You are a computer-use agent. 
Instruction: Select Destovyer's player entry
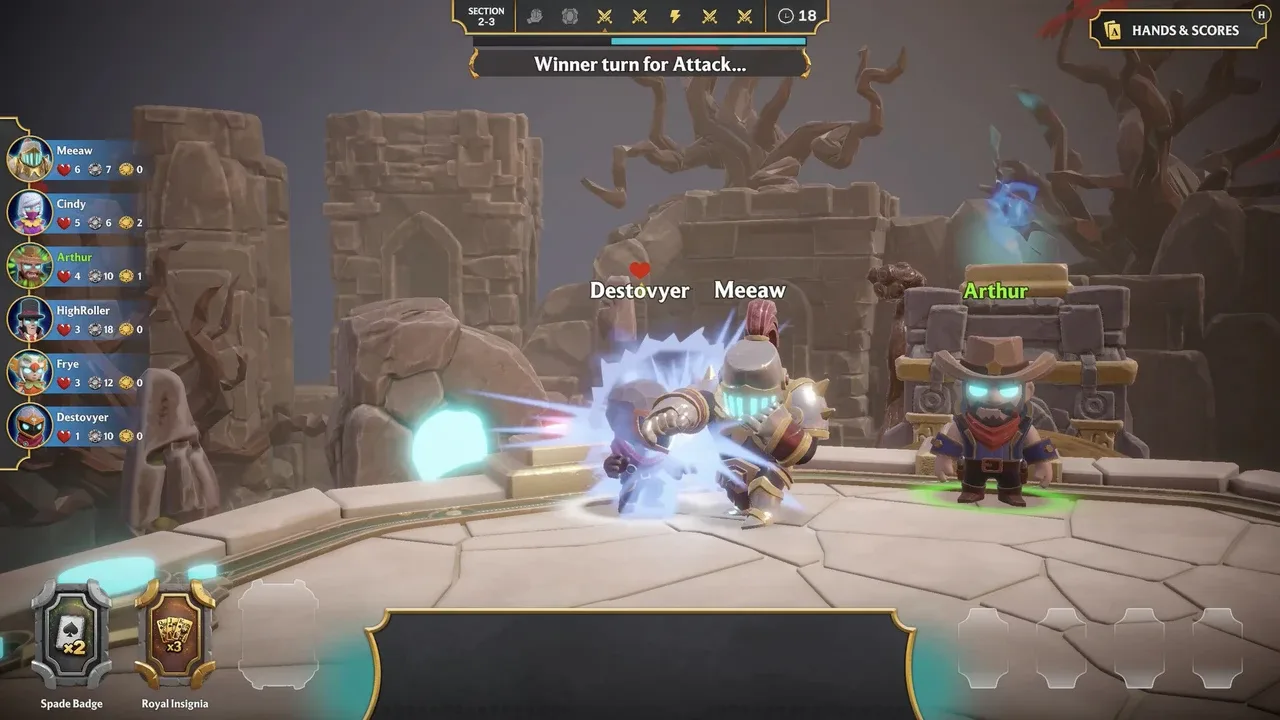tap(75, 425)
